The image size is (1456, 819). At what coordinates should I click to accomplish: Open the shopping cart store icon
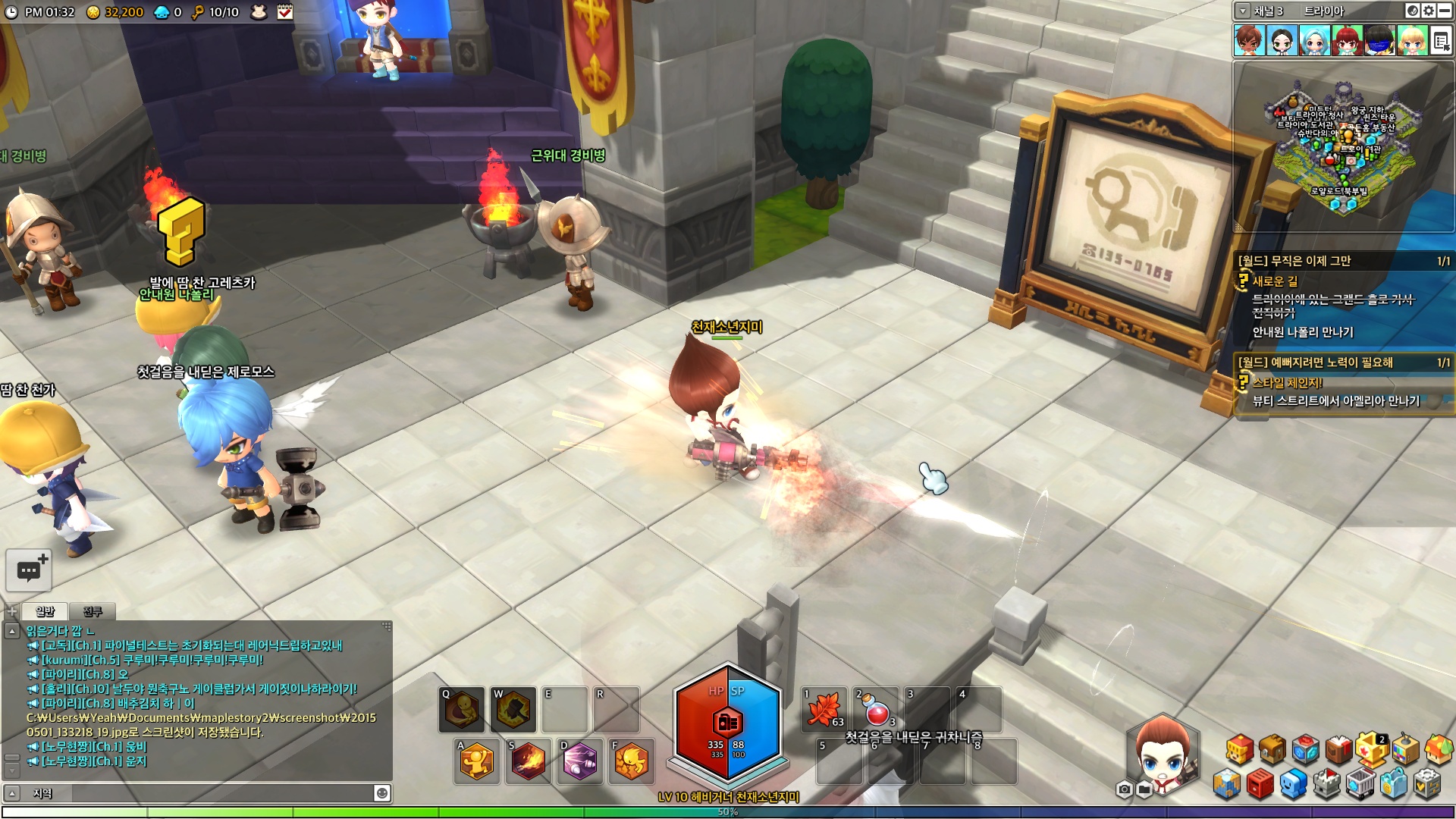(x=1360, y=784)
